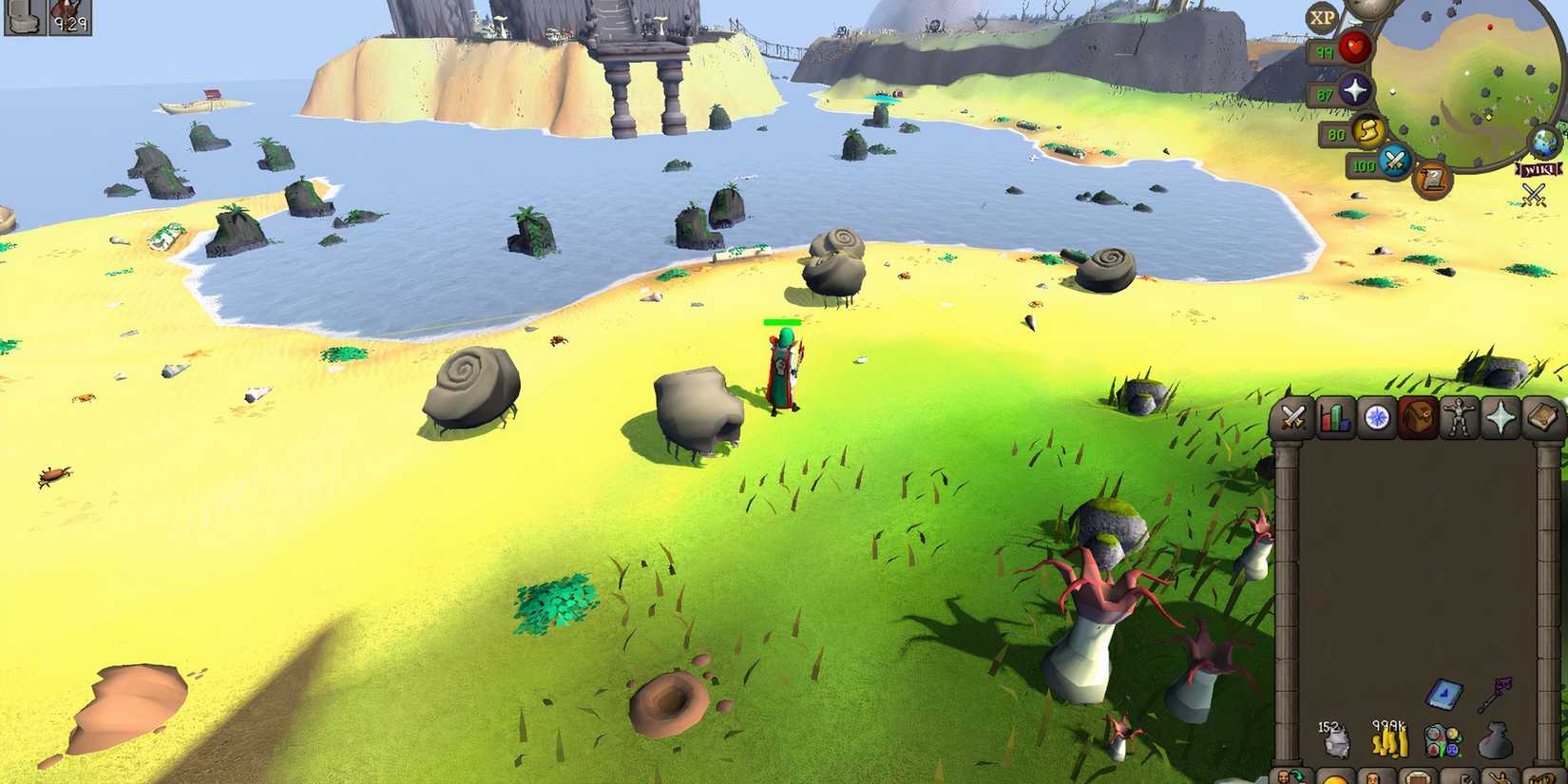
Task: Open the Magic spellbook tab
Action: [x=1544, y=416]
